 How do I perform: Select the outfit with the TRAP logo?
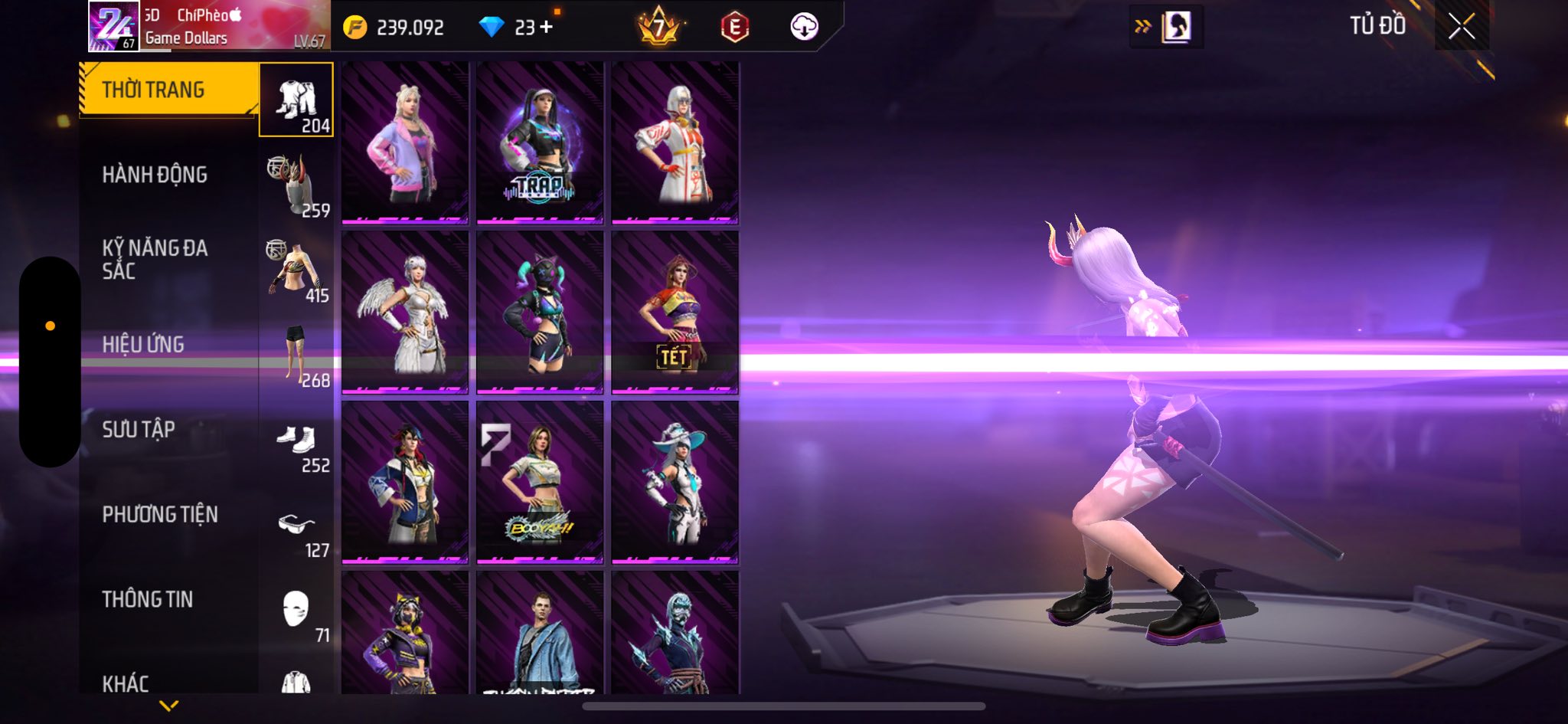540,143
